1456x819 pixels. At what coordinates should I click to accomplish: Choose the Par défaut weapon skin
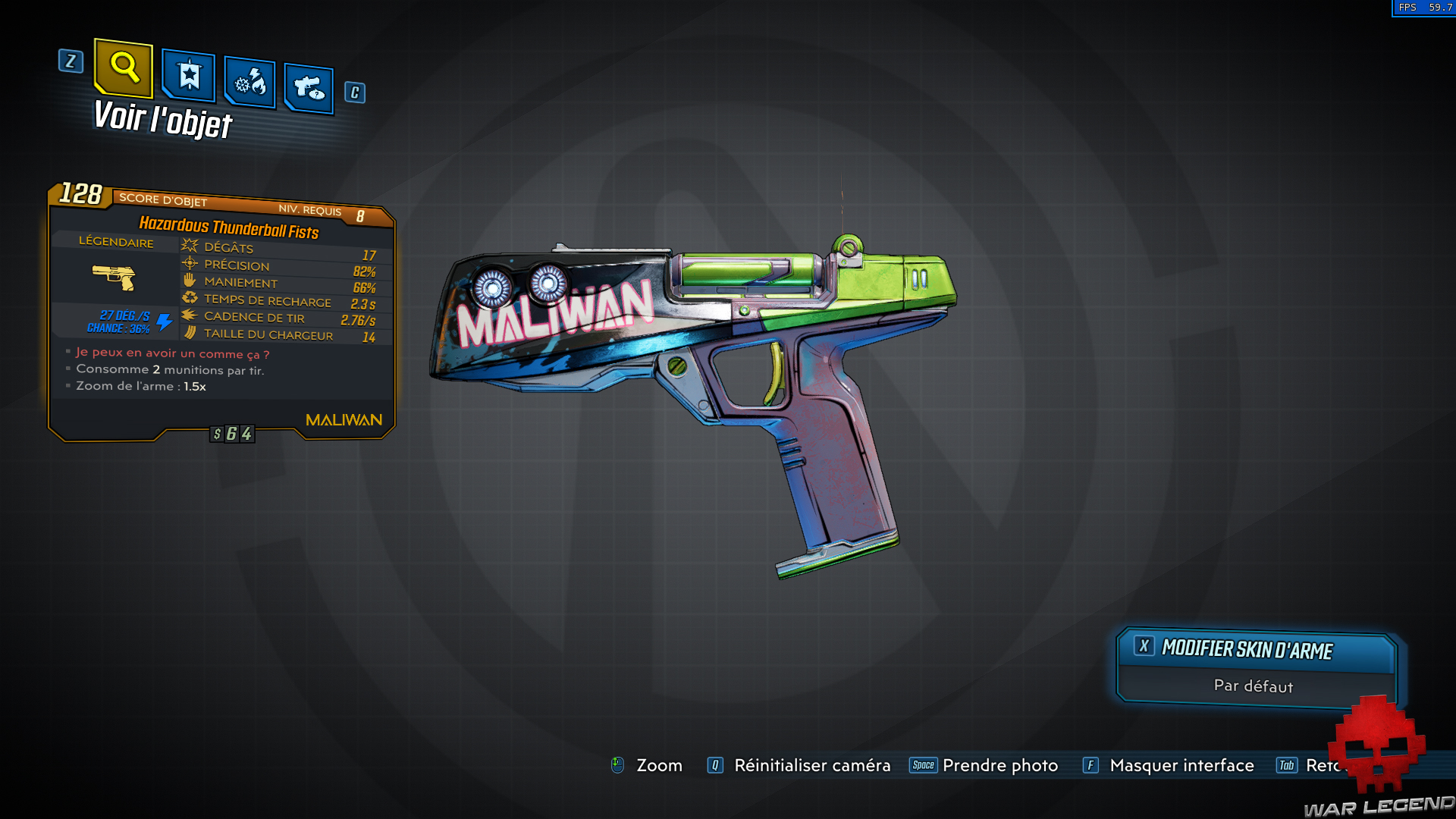tap(1254, 686)
